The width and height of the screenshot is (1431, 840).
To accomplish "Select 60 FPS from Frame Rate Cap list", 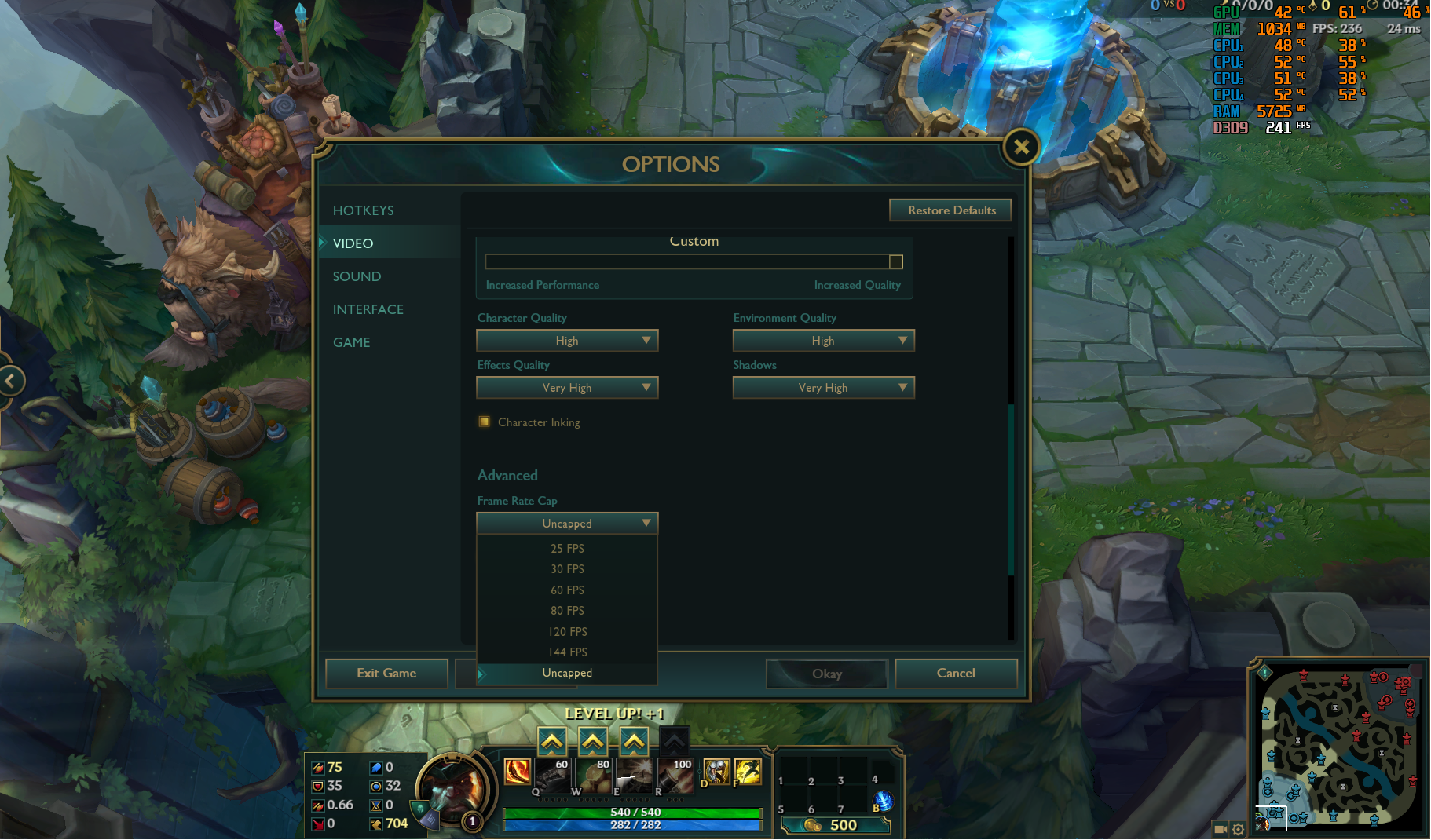I will click(x=567, y=590).
